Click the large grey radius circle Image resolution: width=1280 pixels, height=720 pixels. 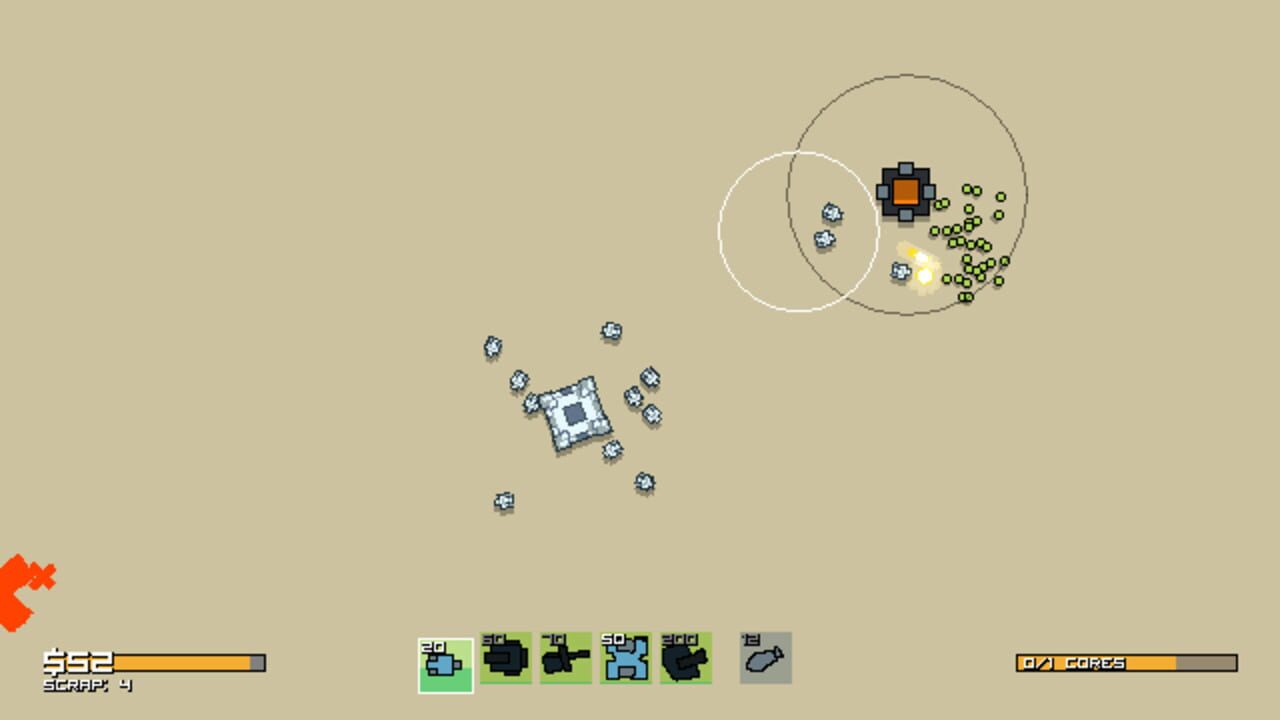pyautogui.click(x=910, y=73)
